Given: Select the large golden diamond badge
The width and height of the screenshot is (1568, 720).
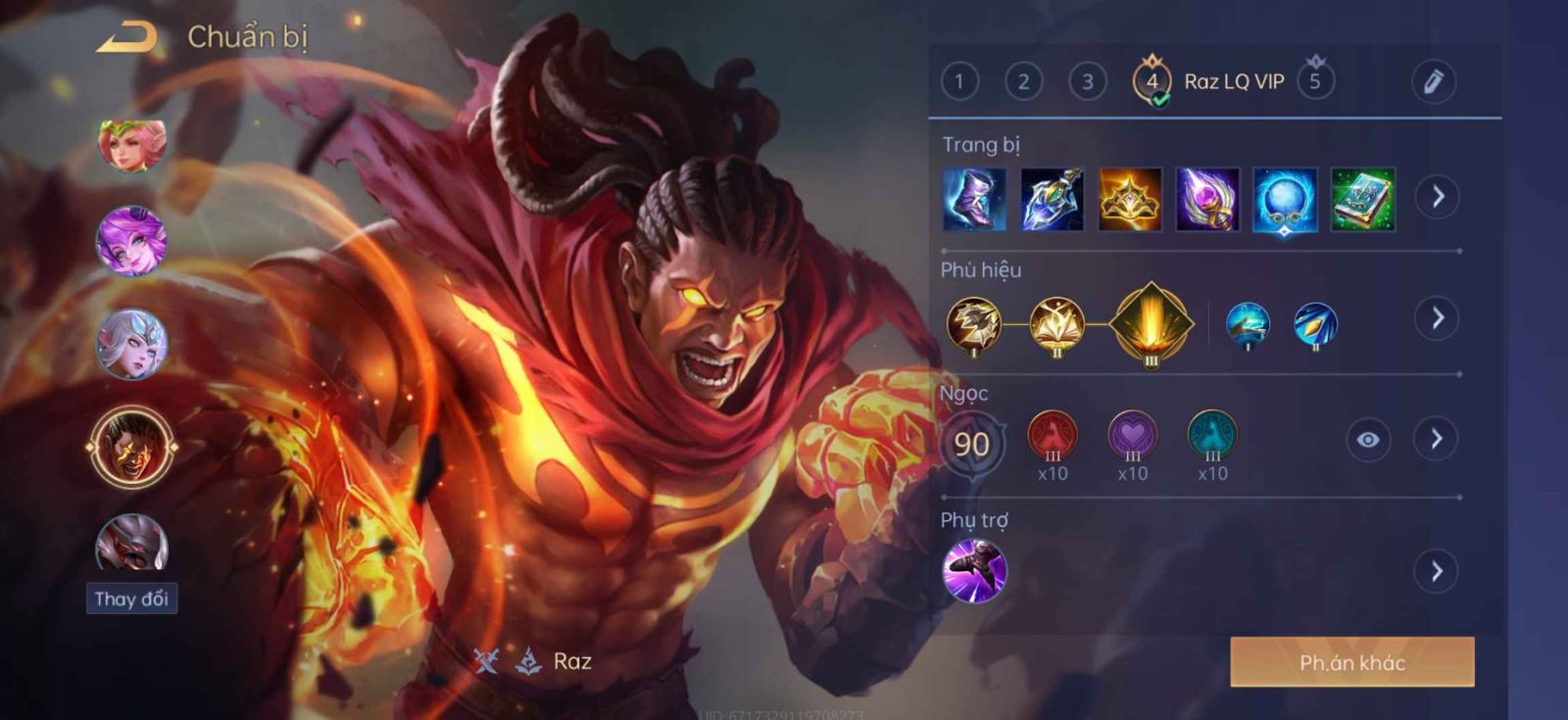Looking at the screenshot, I should tap(1151, 324).
